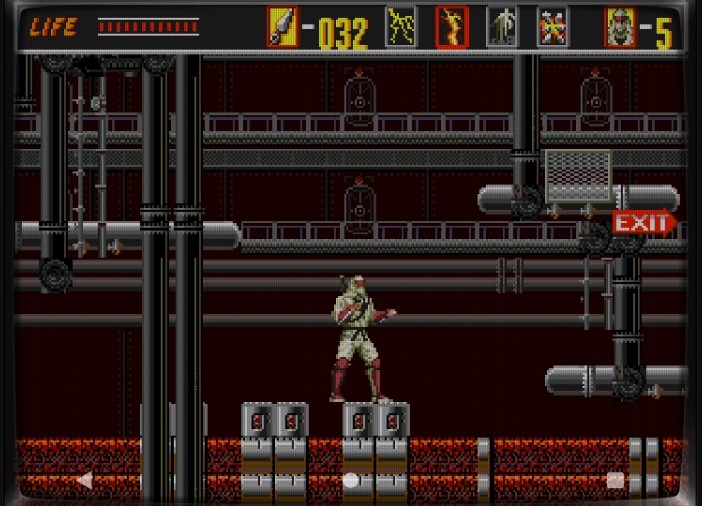Open recent apps with the square button
Screen dimensions: 702x506
pos(616,480)
